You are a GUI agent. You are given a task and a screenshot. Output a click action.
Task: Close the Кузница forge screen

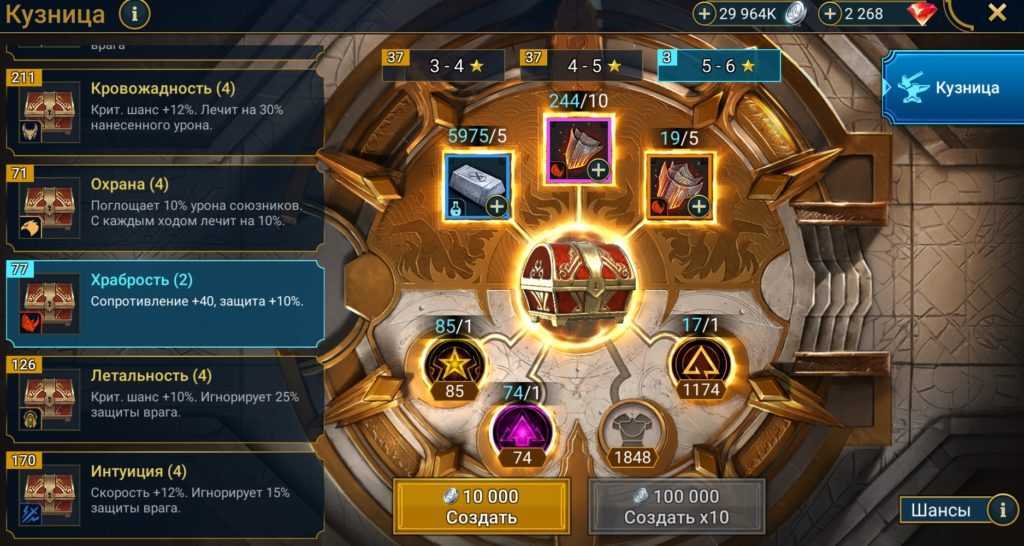point(996,13)
